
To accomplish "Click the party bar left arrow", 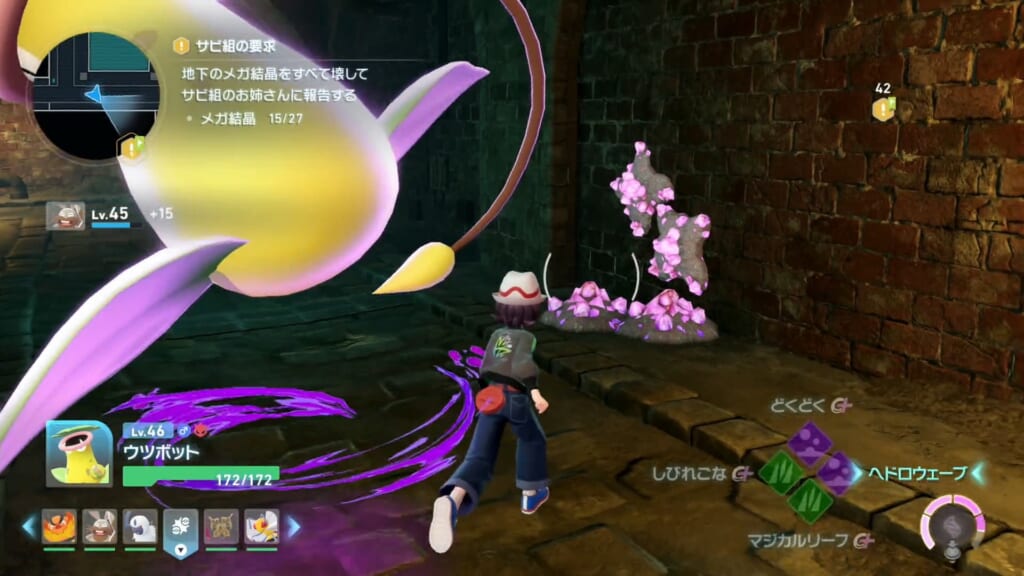I will [x=29, y=526].
